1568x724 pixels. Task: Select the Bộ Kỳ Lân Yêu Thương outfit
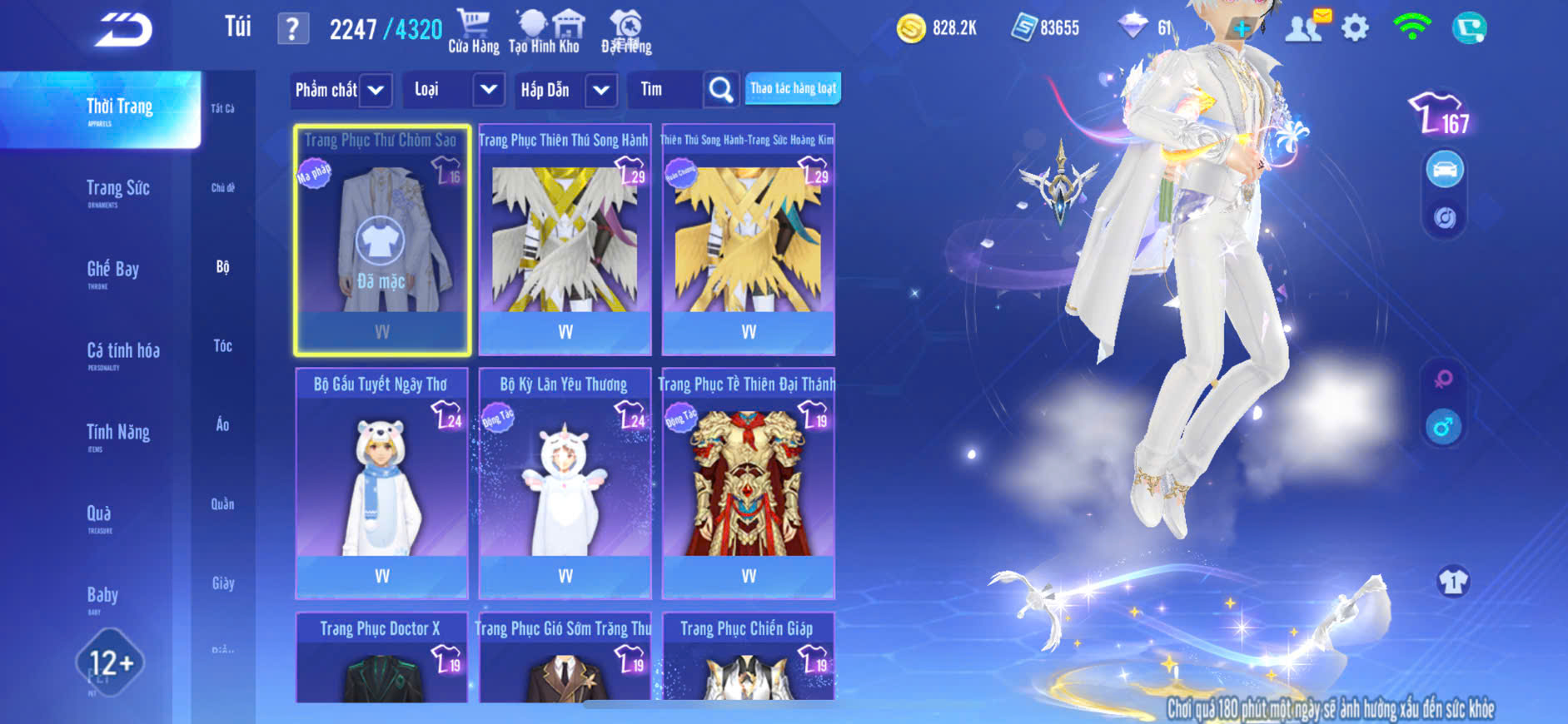[565, 483]
